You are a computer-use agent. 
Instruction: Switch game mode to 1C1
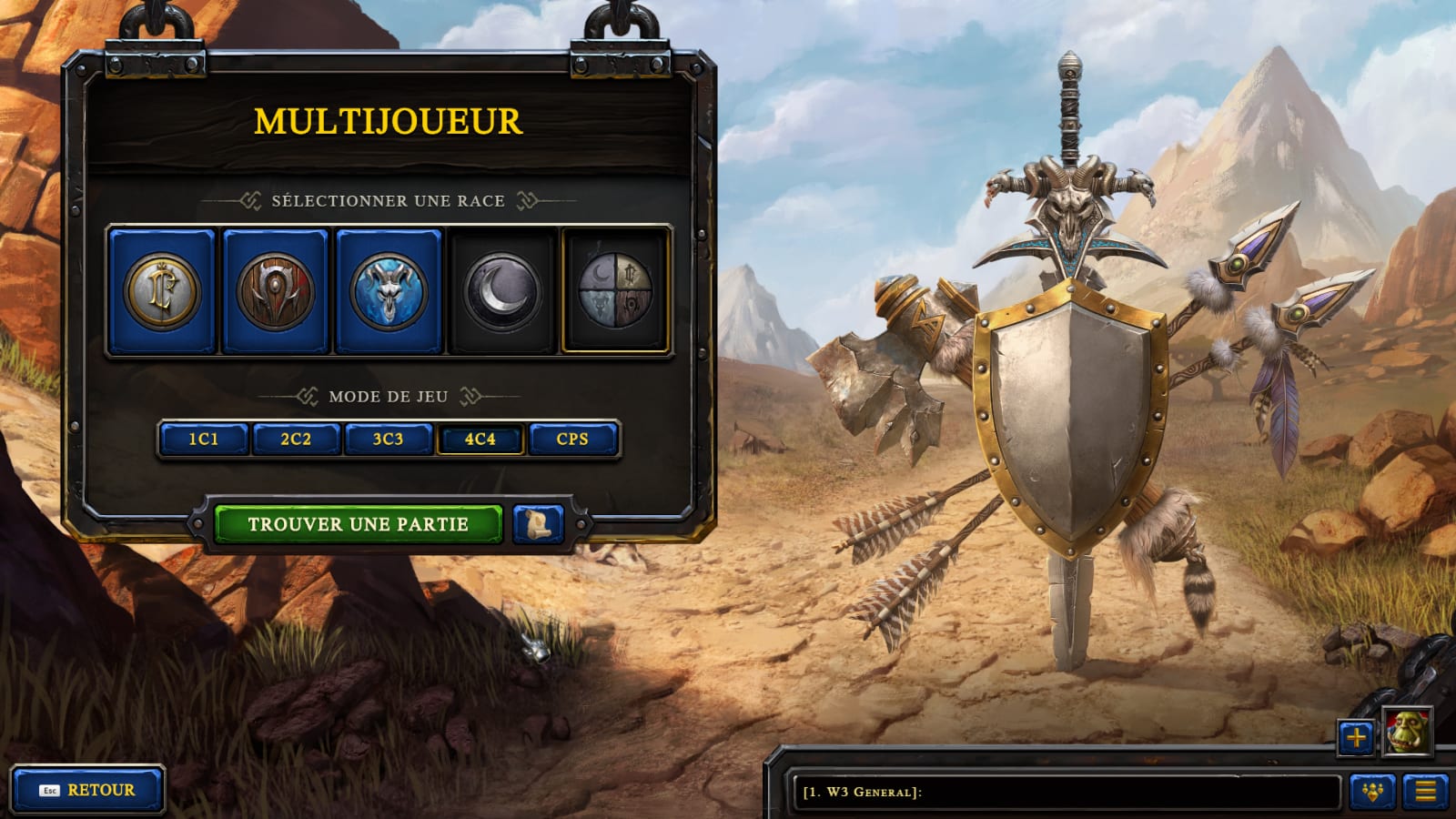[204, 439]
